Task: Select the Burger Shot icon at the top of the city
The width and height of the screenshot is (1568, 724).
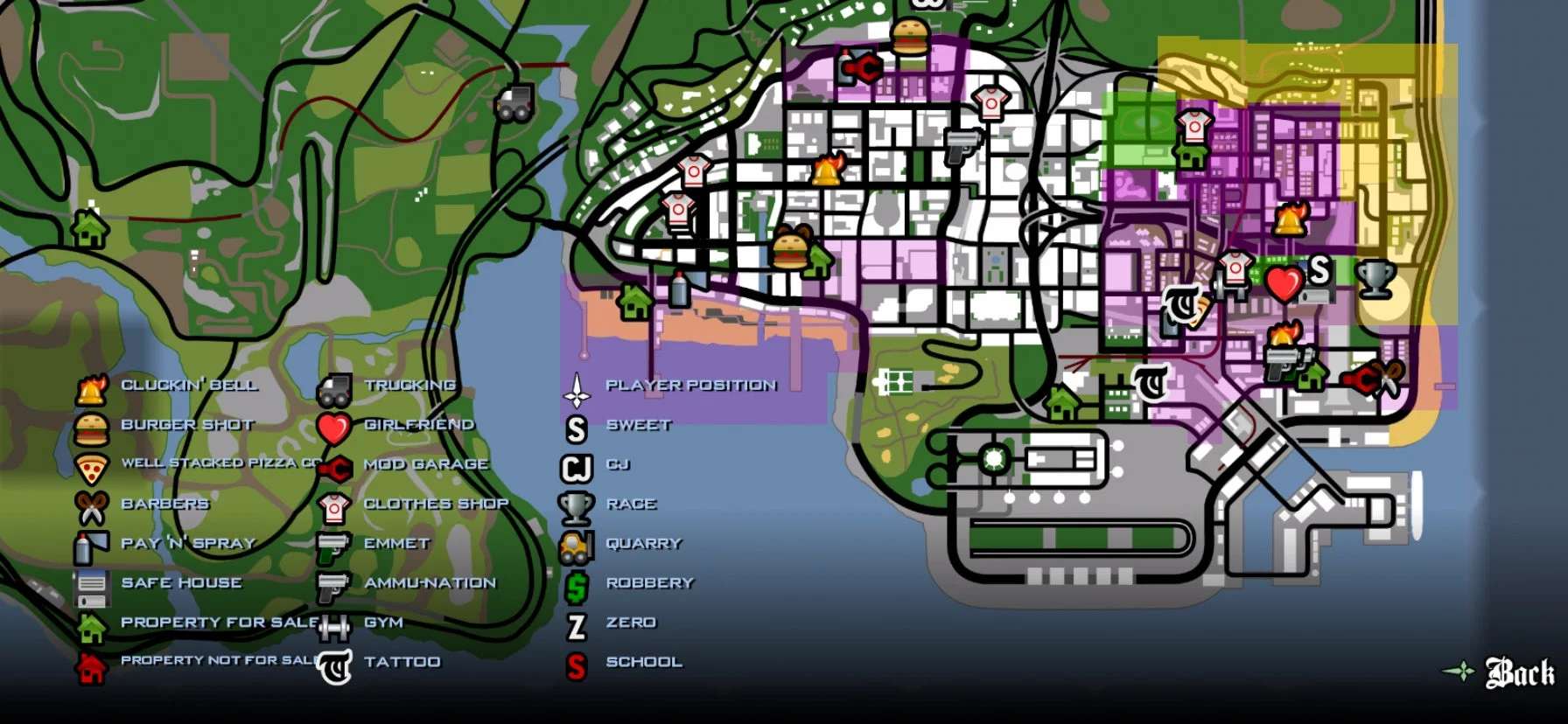Action: point(910,39)
